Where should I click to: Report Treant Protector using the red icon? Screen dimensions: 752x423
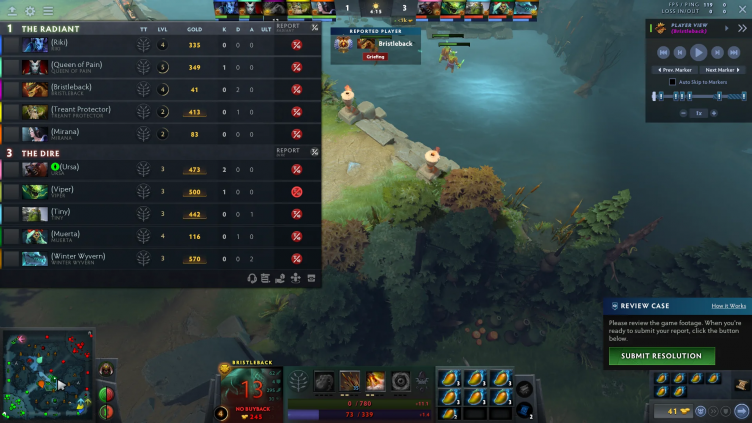pos(296,111)
